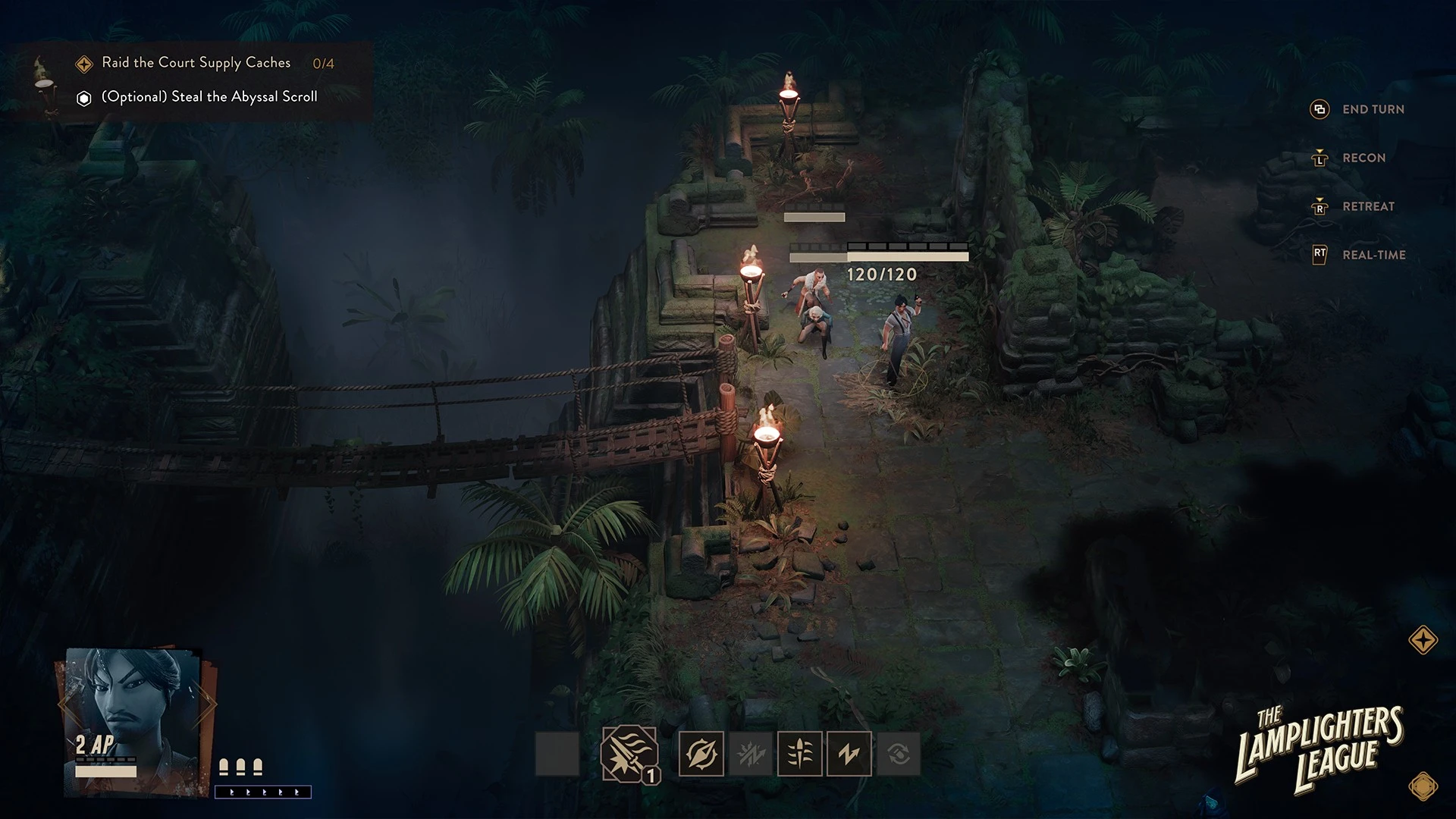
Task: Activate the zigzag arrow ability
Action: (x=849, y=754)
